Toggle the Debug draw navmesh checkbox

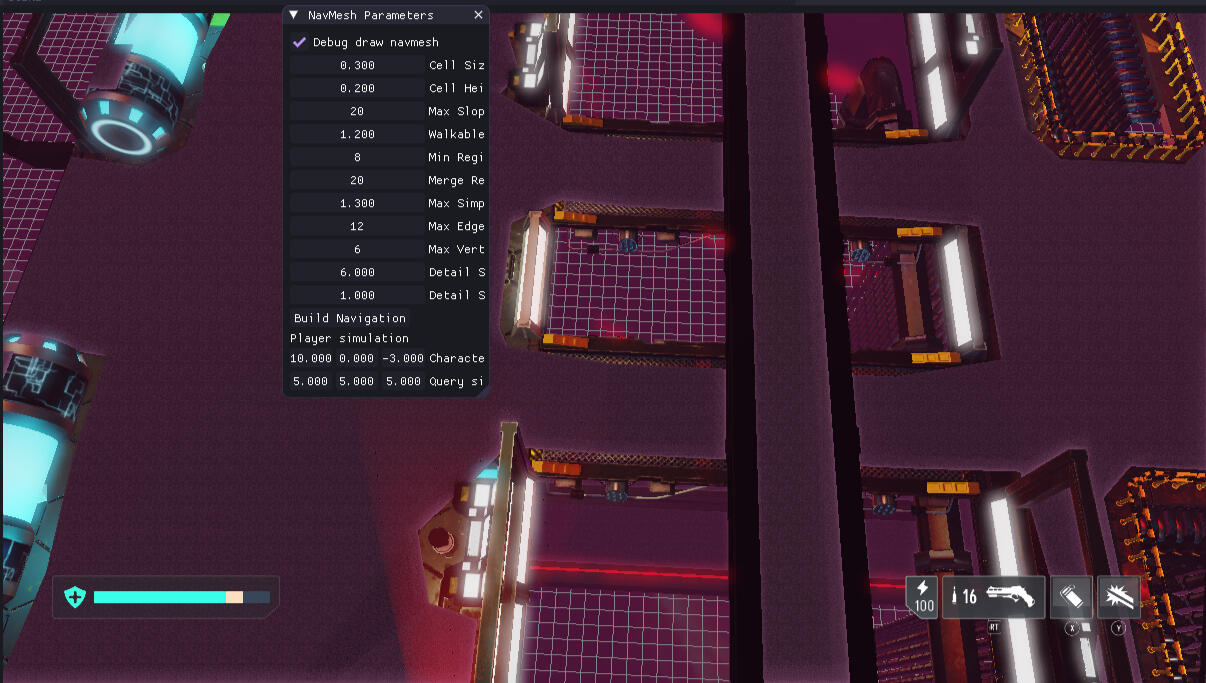pyautogui.click(x=299, y=42)
